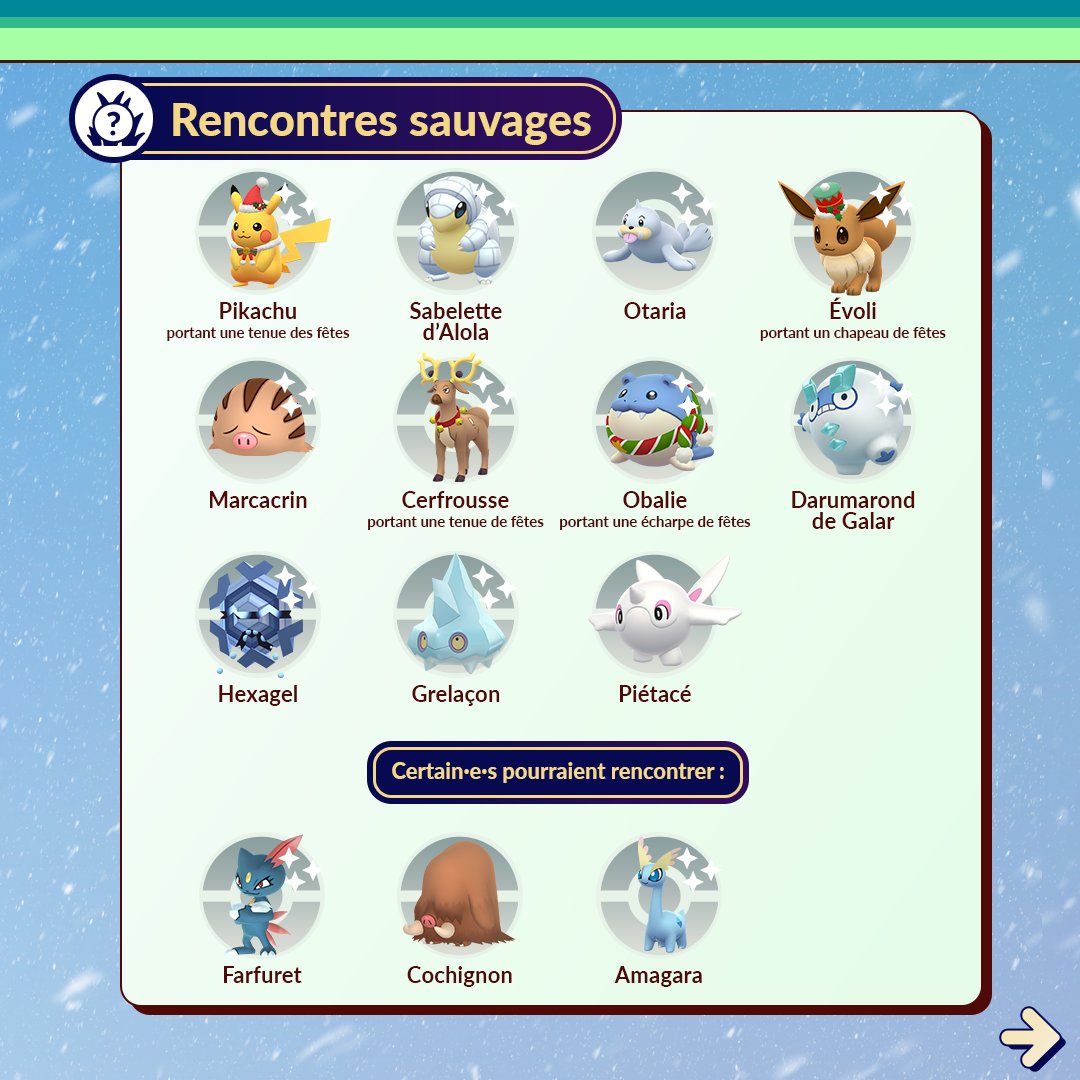This screenshot has height=1080, width=1080.
Task: Select the Cochignon rare encounter
Action: 460,897
